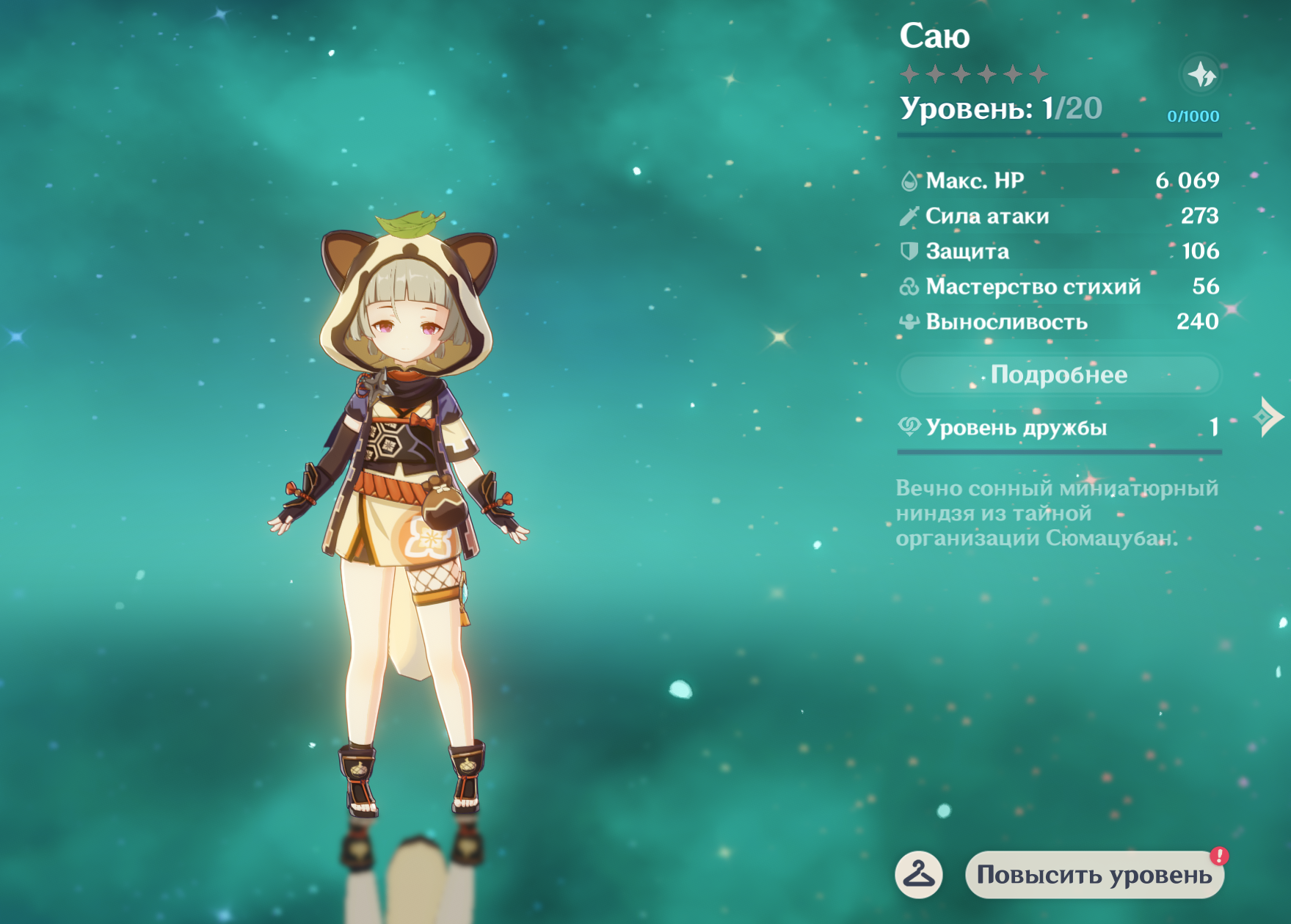Click the Повысить уровень button

[1094, 875]
